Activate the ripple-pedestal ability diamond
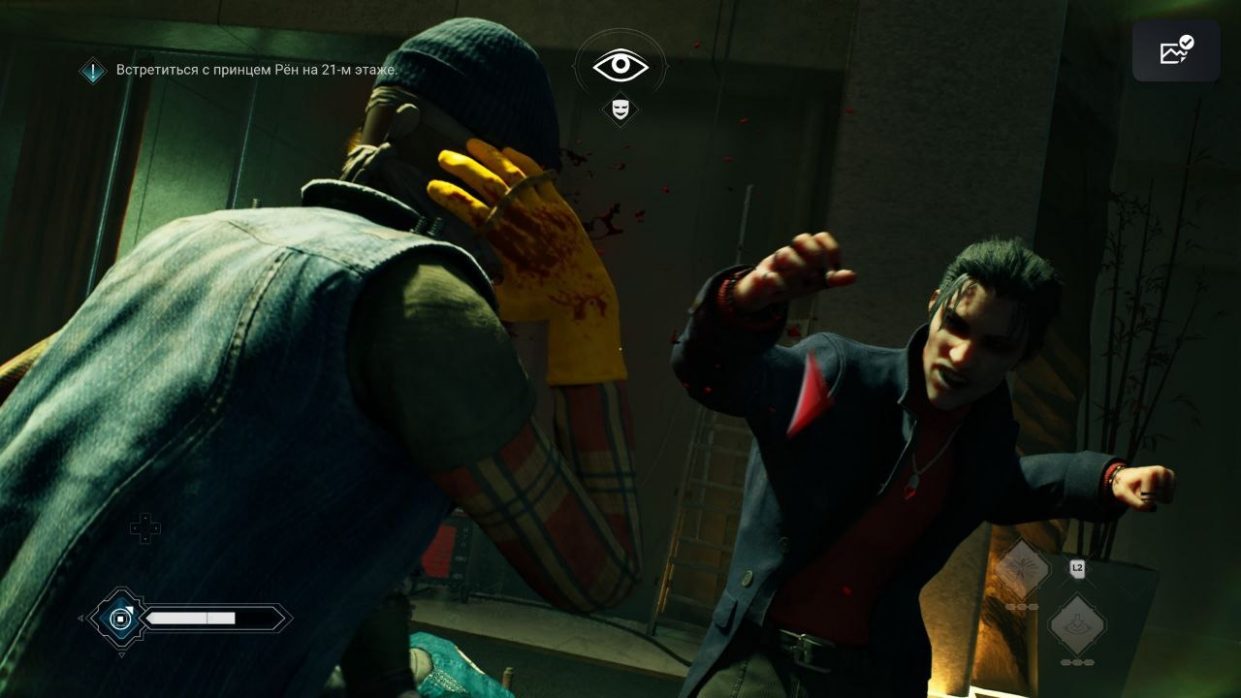 click(1077, 624)
